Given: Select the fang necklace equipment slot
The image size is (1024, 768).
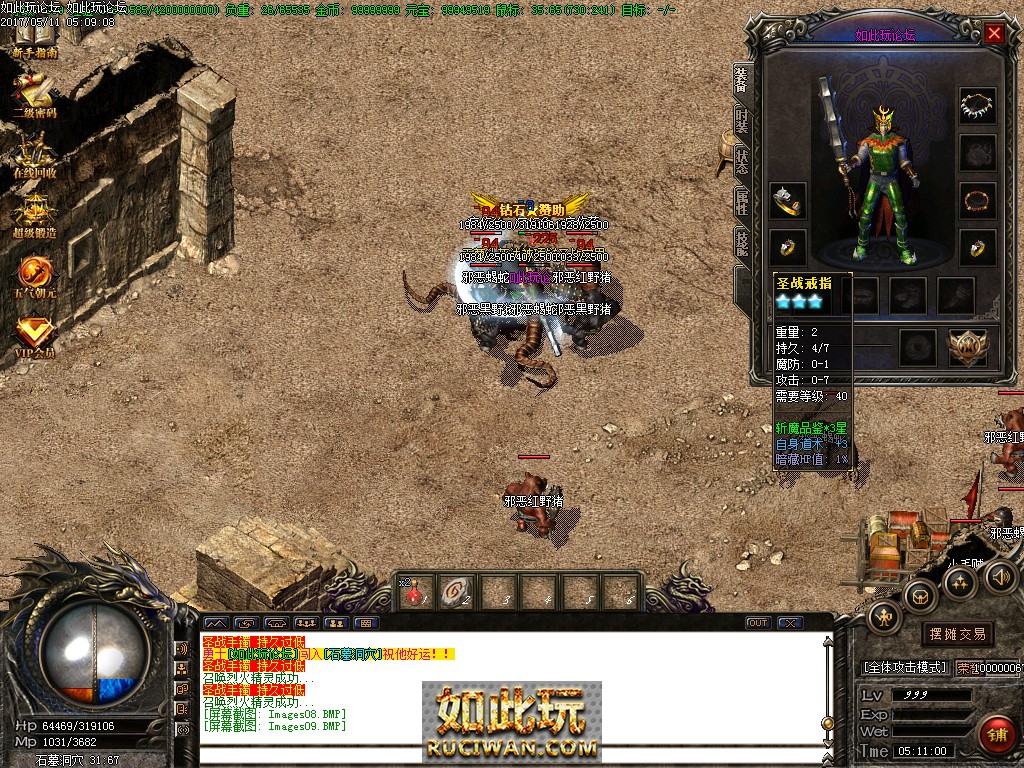Looking at the screenshot, I should pyautogui.click(x=977, y=105).
